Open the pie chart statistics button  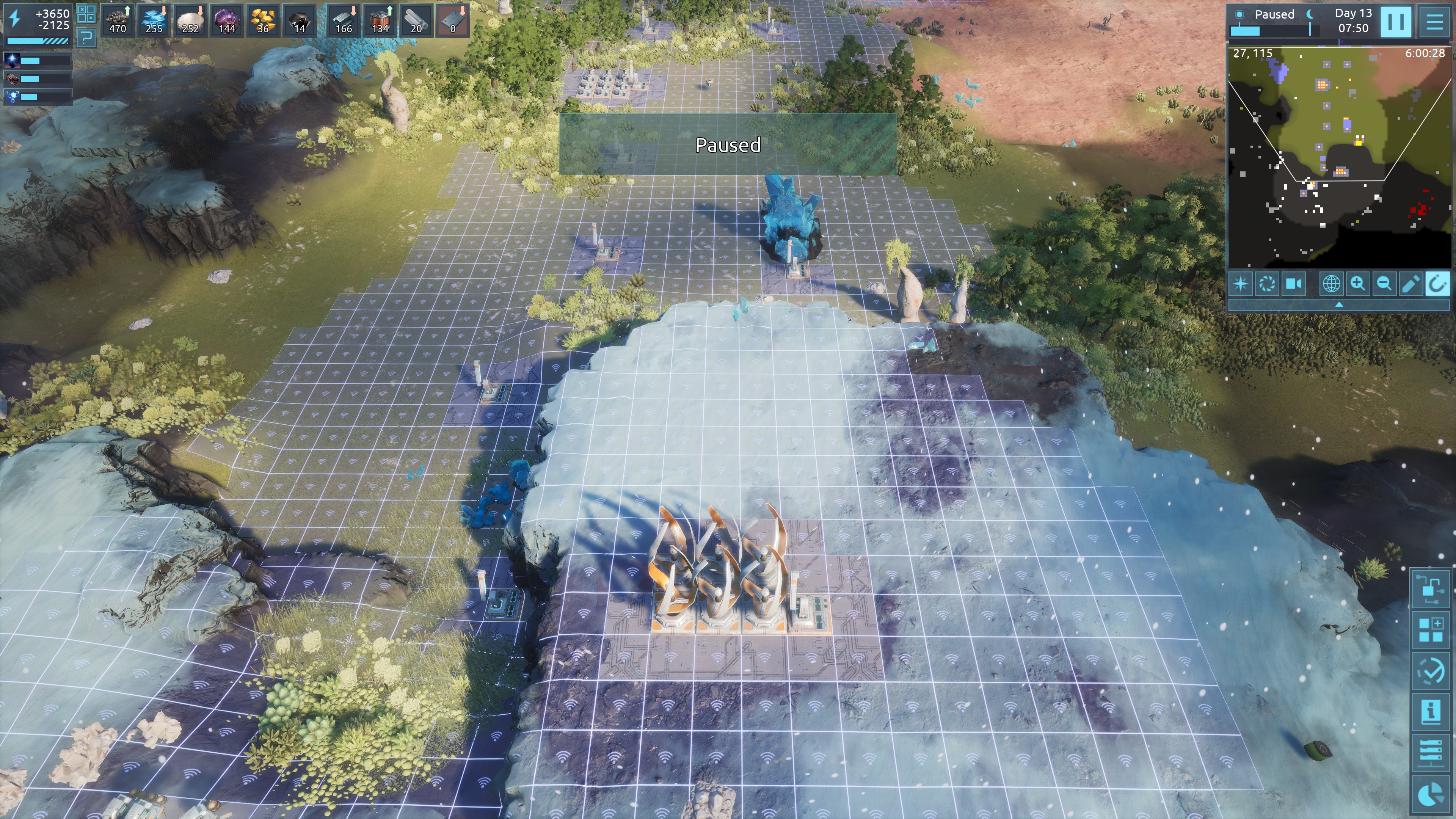[x=1431, y=794]
